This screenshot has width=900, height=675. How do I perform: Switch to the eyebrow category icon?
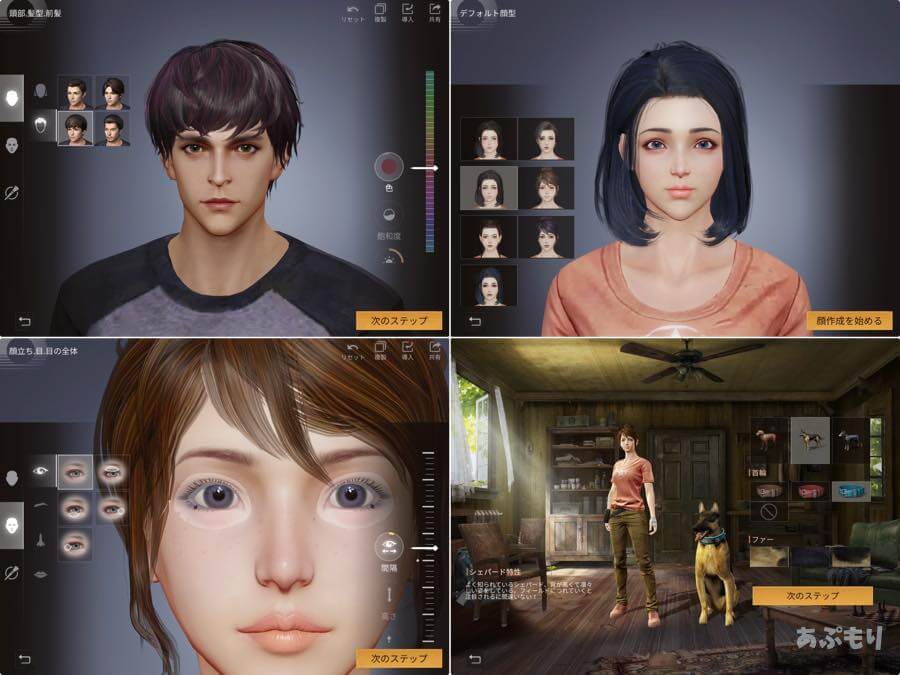(x=41, y=506)
